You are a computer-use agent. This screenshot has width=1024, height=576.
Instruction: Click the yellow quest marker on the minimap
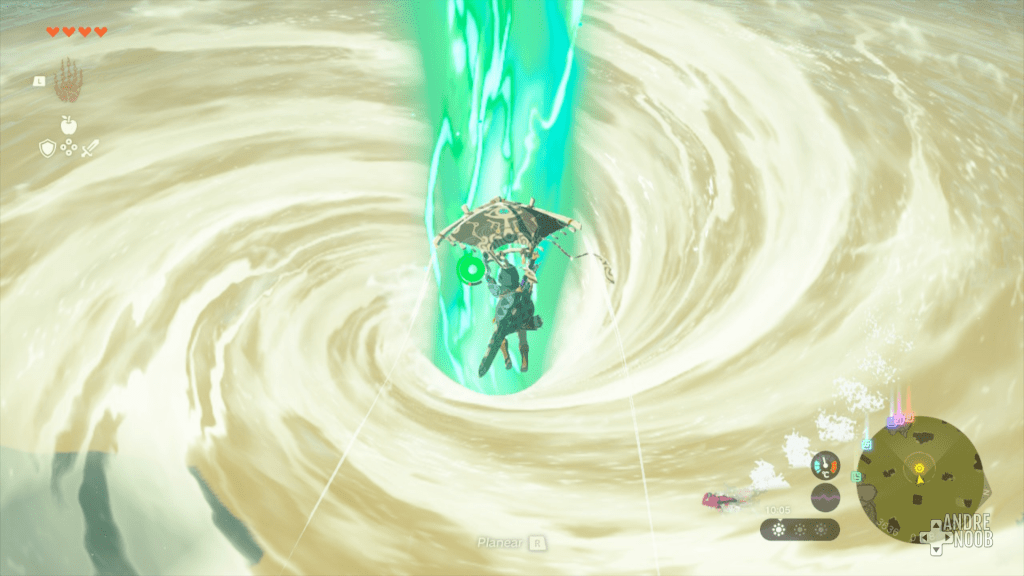pos(919,467)
